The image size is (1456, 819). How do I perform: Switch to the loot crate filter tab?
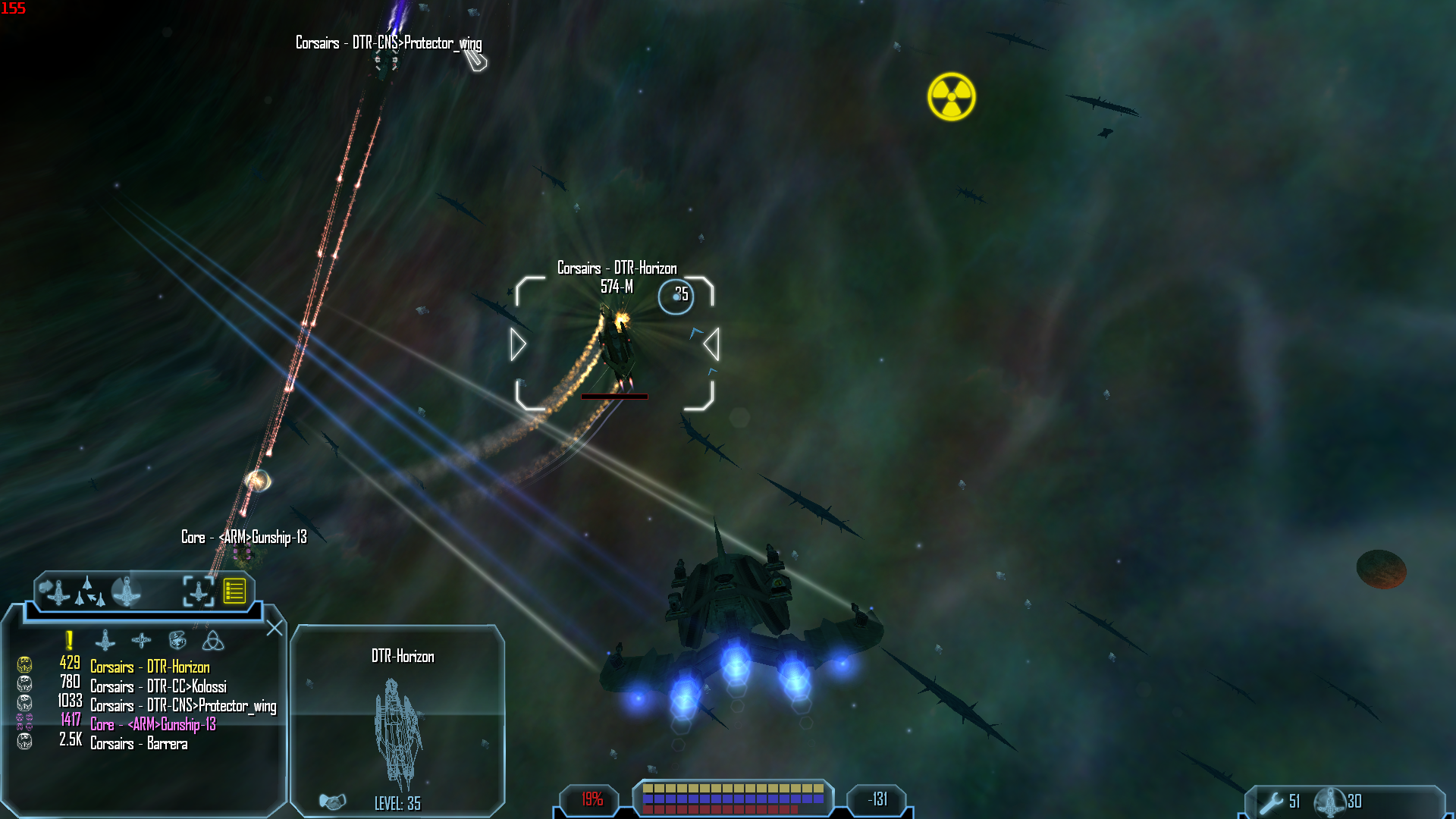(177, 641)
